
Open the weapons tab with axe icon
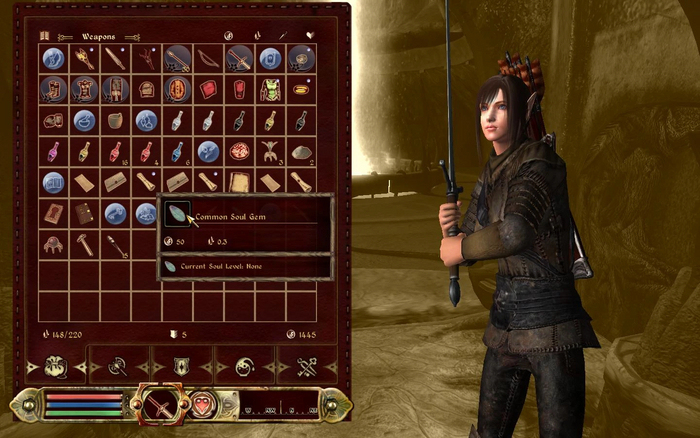click(x=117, y=367)
